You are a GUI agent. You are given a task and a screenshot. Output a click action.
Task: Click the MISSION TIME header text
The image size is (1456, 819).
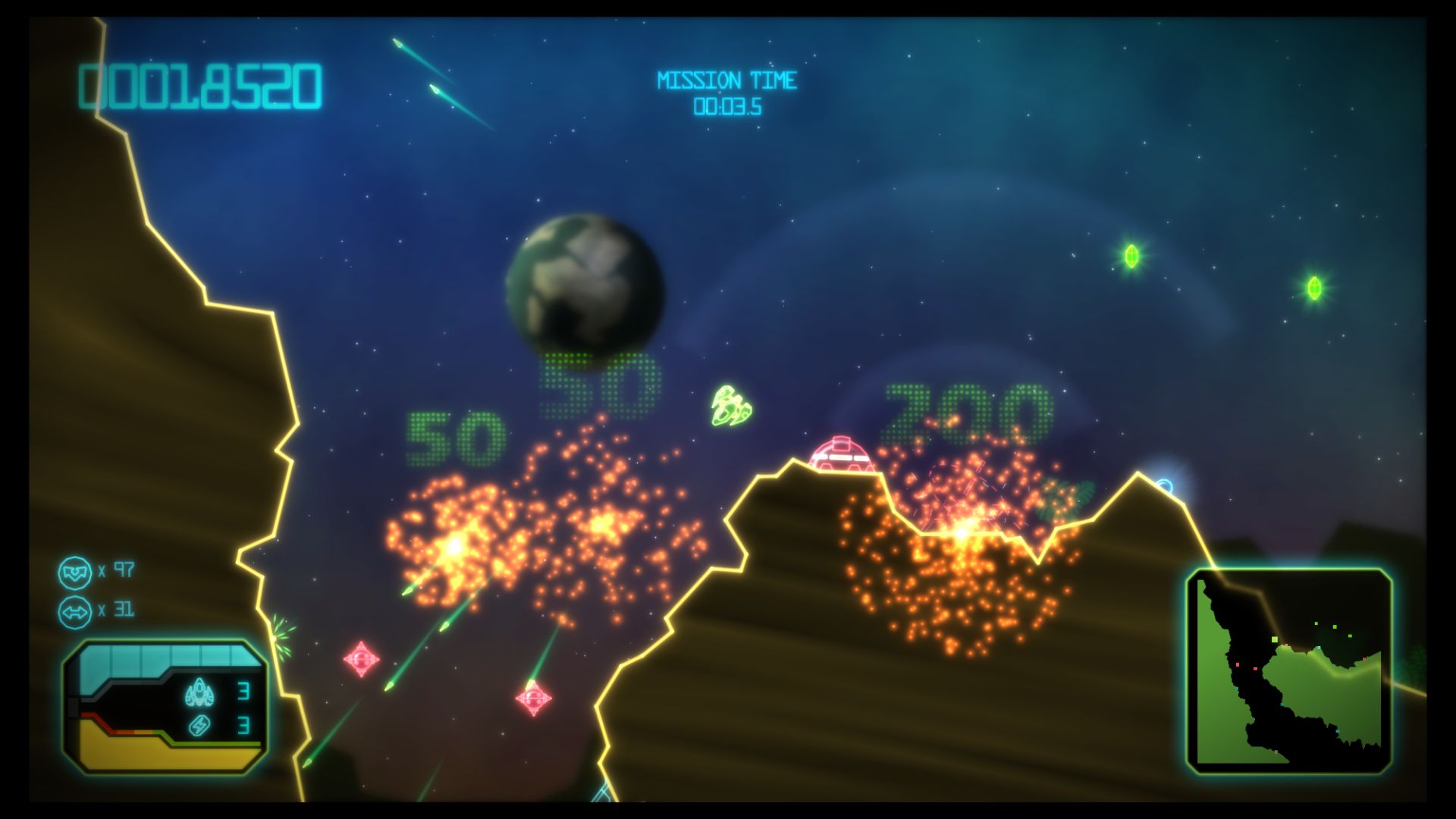tap(727, 79)
